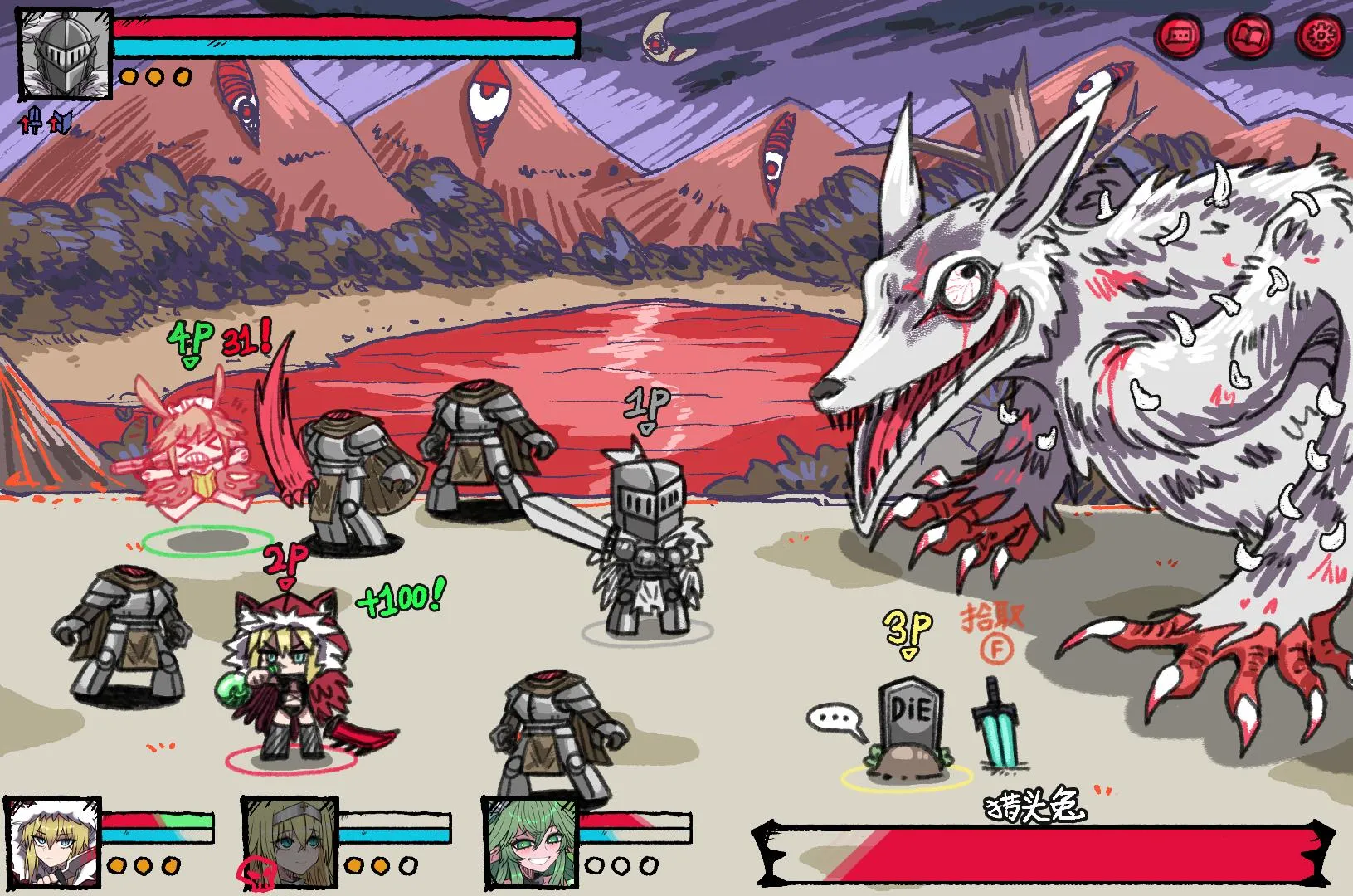Open the chat message button
Viewport: 1353px width, 896px height.
pyautogui.click(x=1180, y=36)
